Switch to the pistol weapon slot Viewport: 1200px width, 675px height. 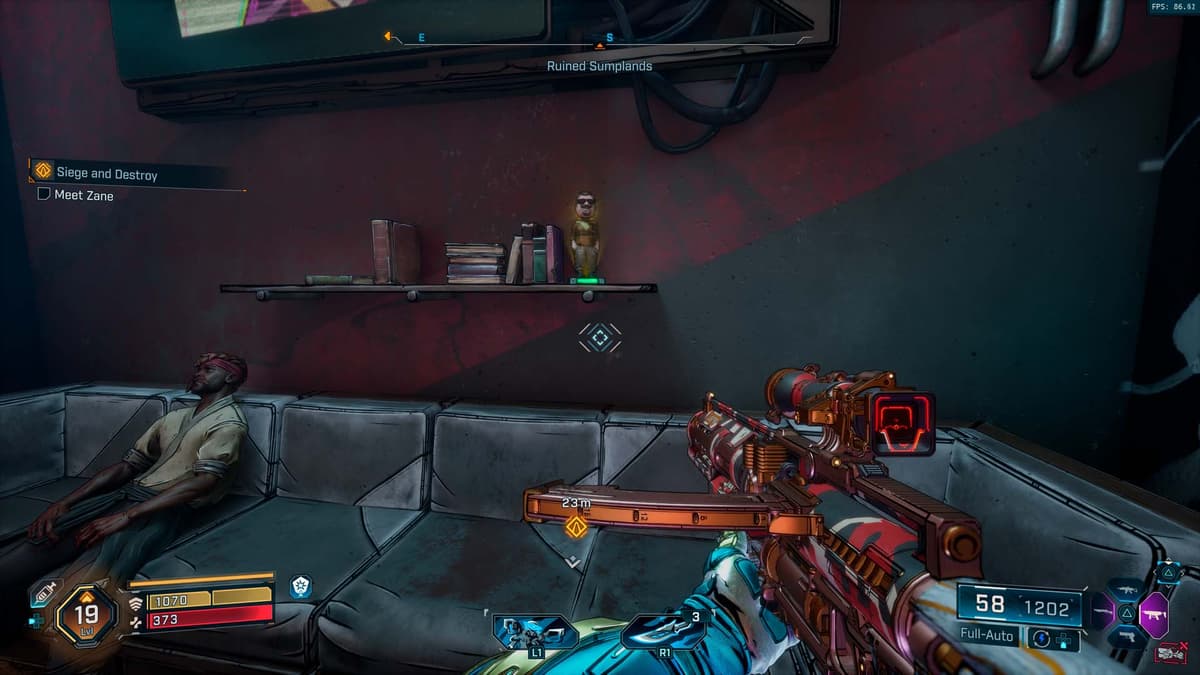1127,636
